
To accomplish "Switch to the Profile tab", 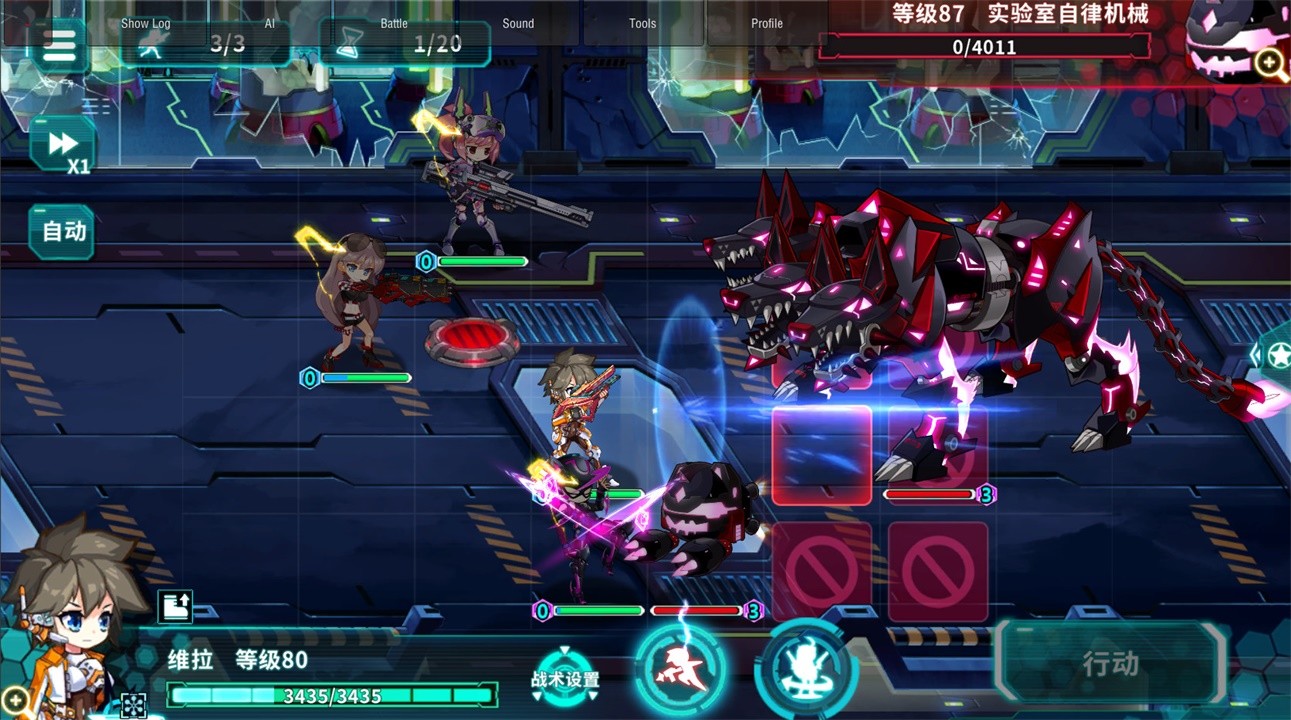I will click(767, 23).
